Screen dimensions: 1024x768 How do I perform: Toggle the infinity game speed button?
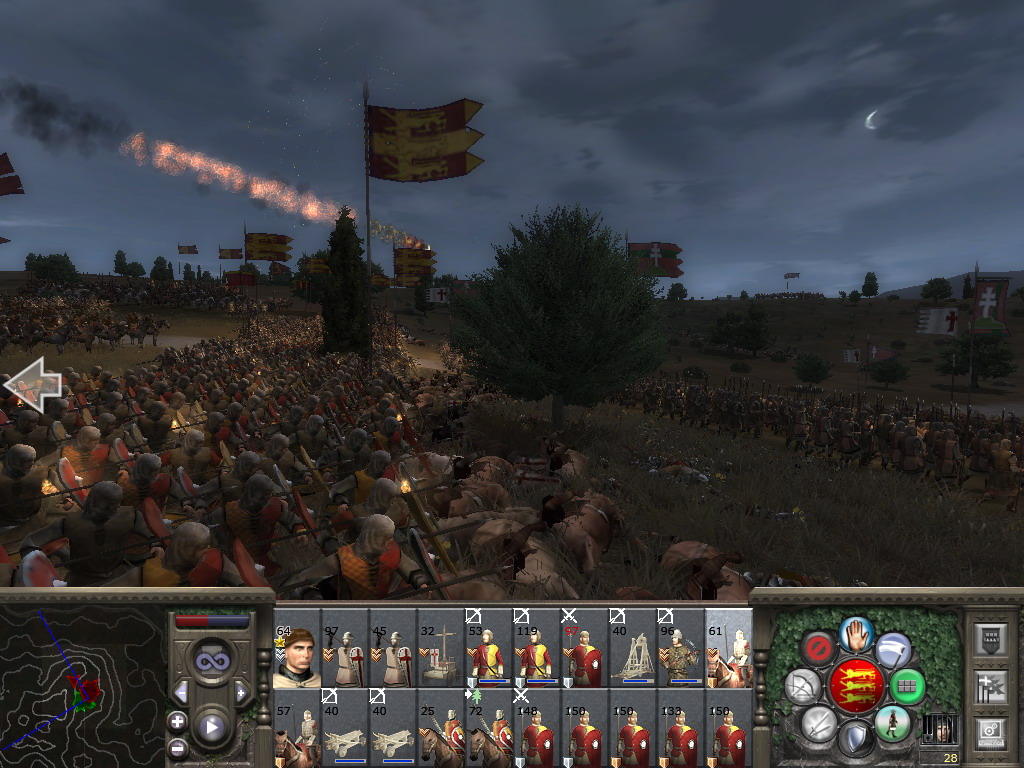click(211, 660)
